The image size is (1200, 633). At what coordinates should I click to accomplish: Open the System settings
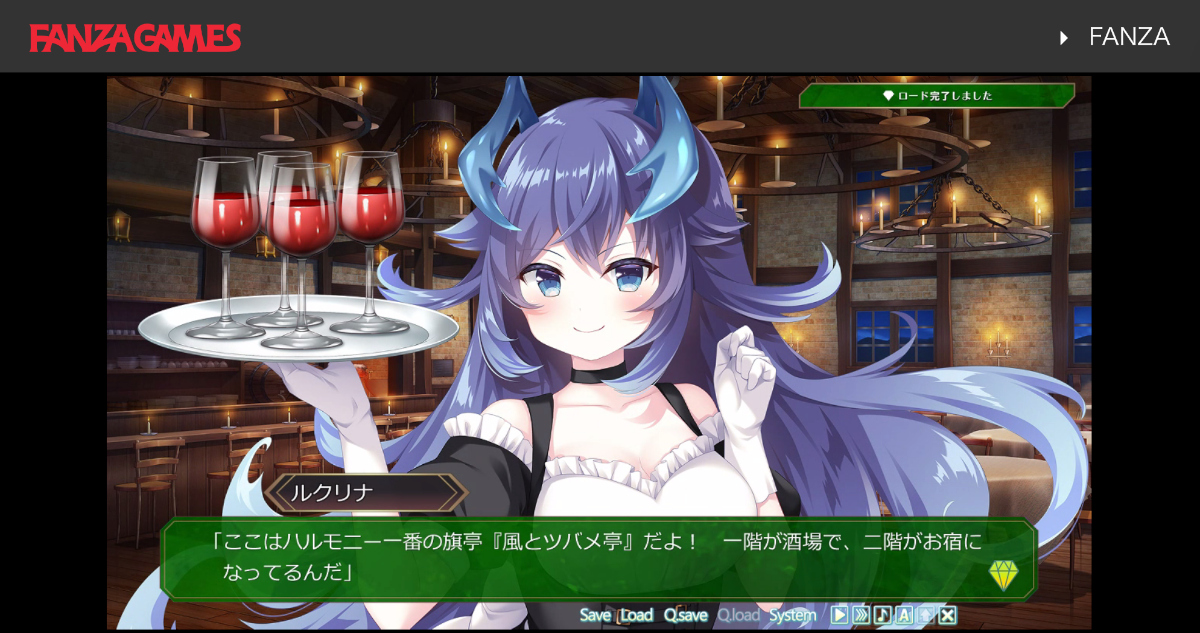(792, 615)
